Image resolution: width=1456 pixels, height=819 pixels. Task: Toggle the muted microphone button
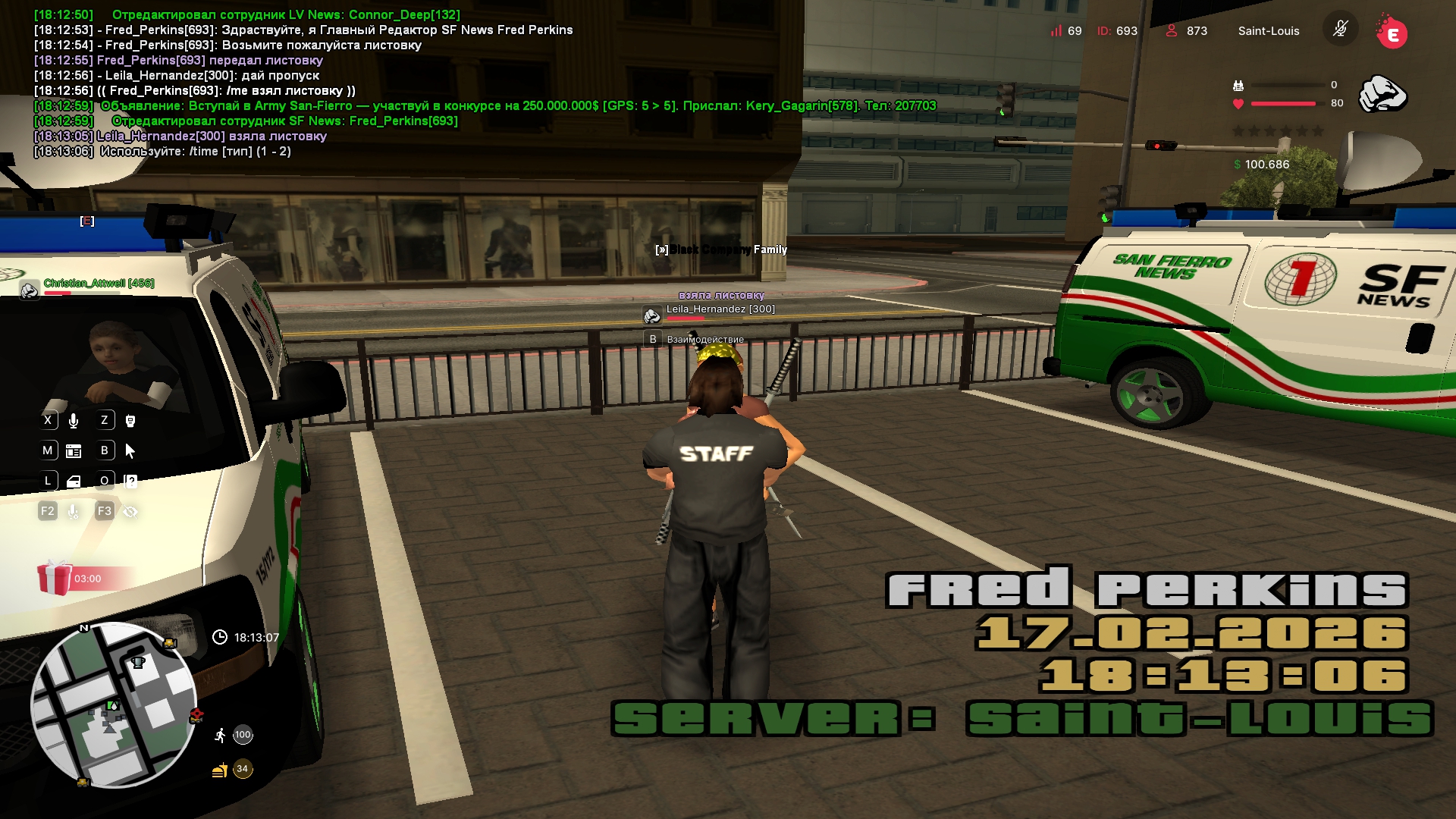point(1340,30)
